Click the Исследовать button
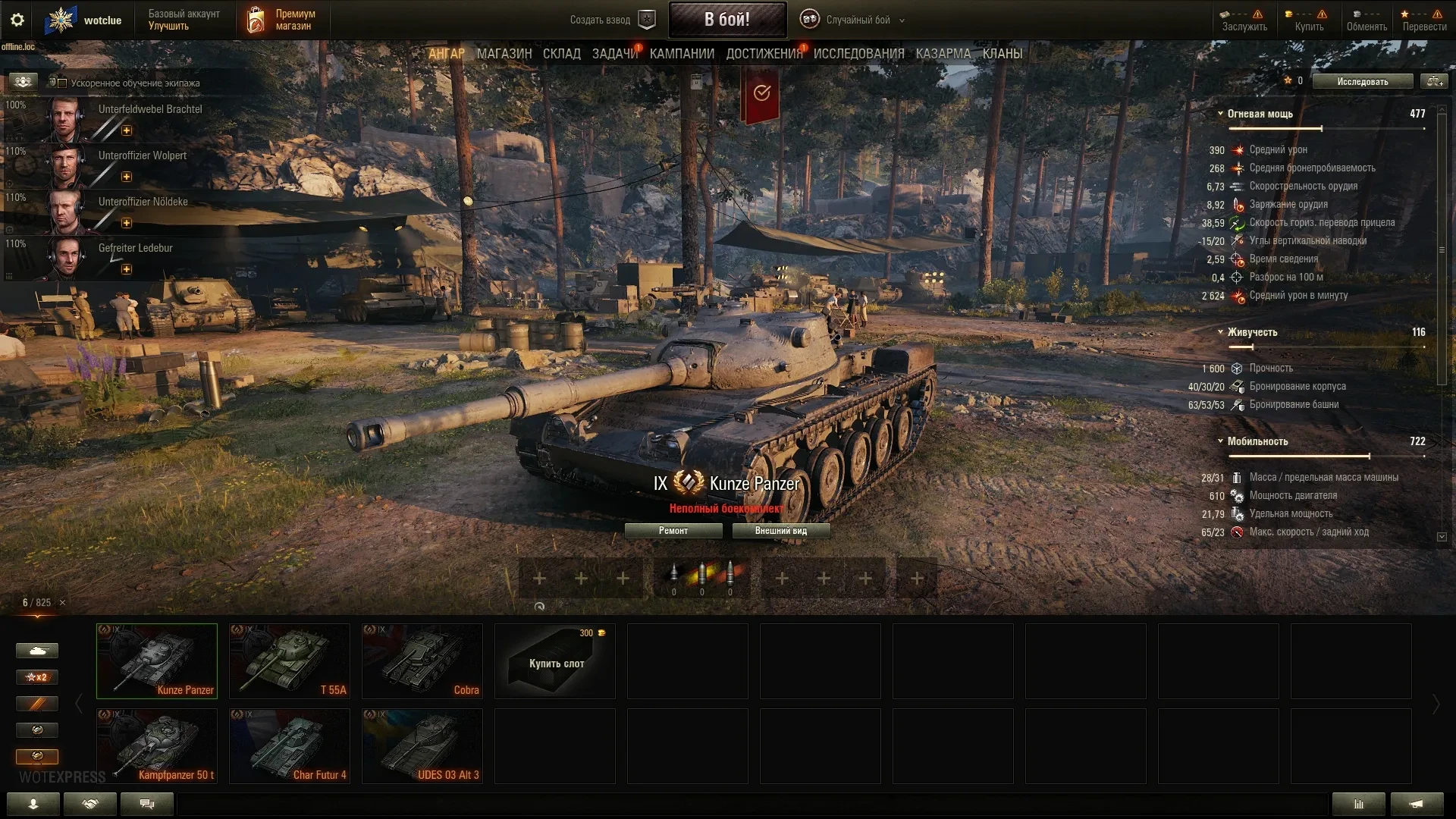Screen dimensions: 1456x819 (x=1362, y=81)
